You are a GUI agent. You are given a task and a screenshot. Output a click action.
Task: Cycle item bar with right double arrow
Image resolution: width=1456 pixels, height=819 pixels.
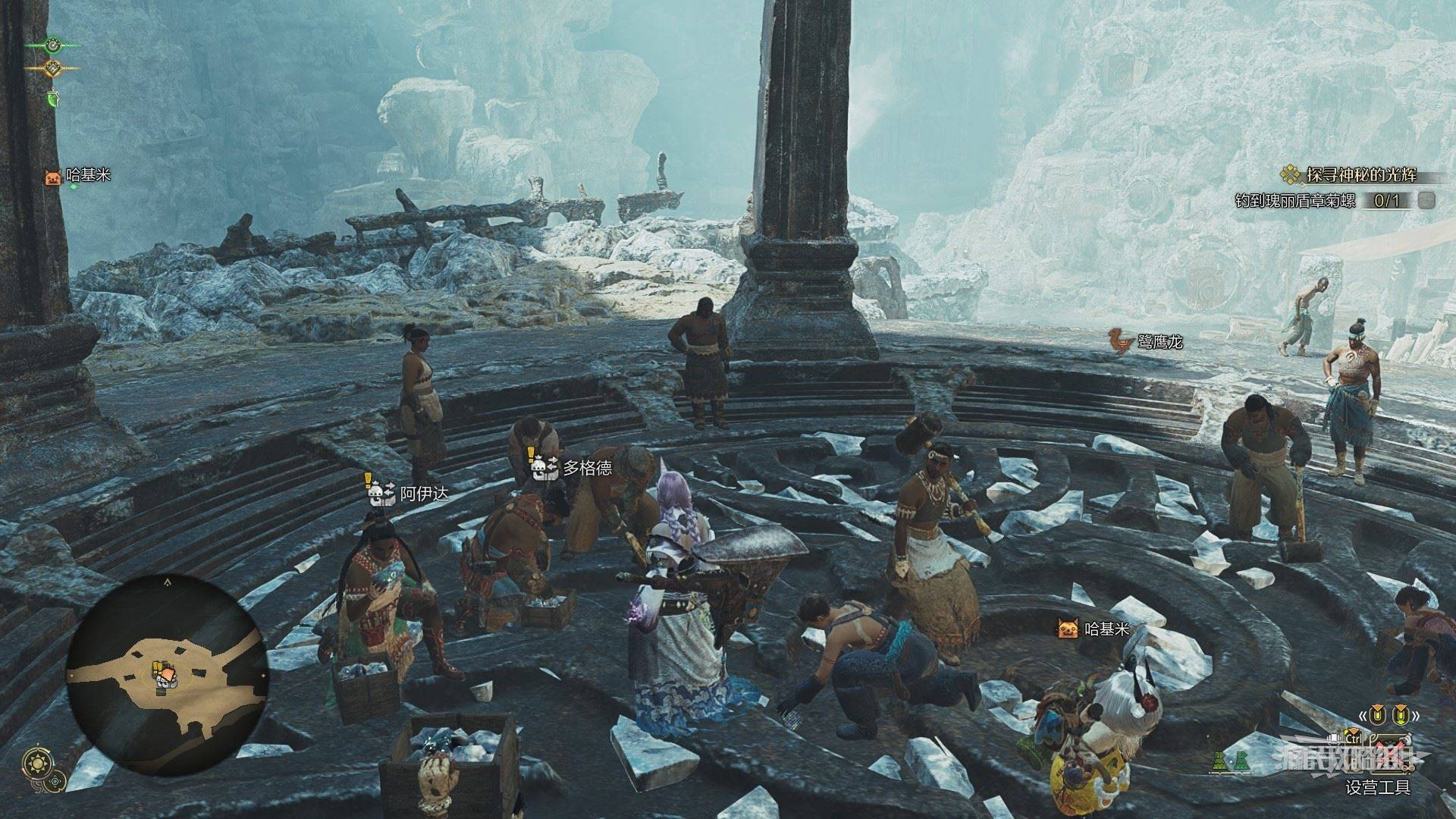point(1415,715)
